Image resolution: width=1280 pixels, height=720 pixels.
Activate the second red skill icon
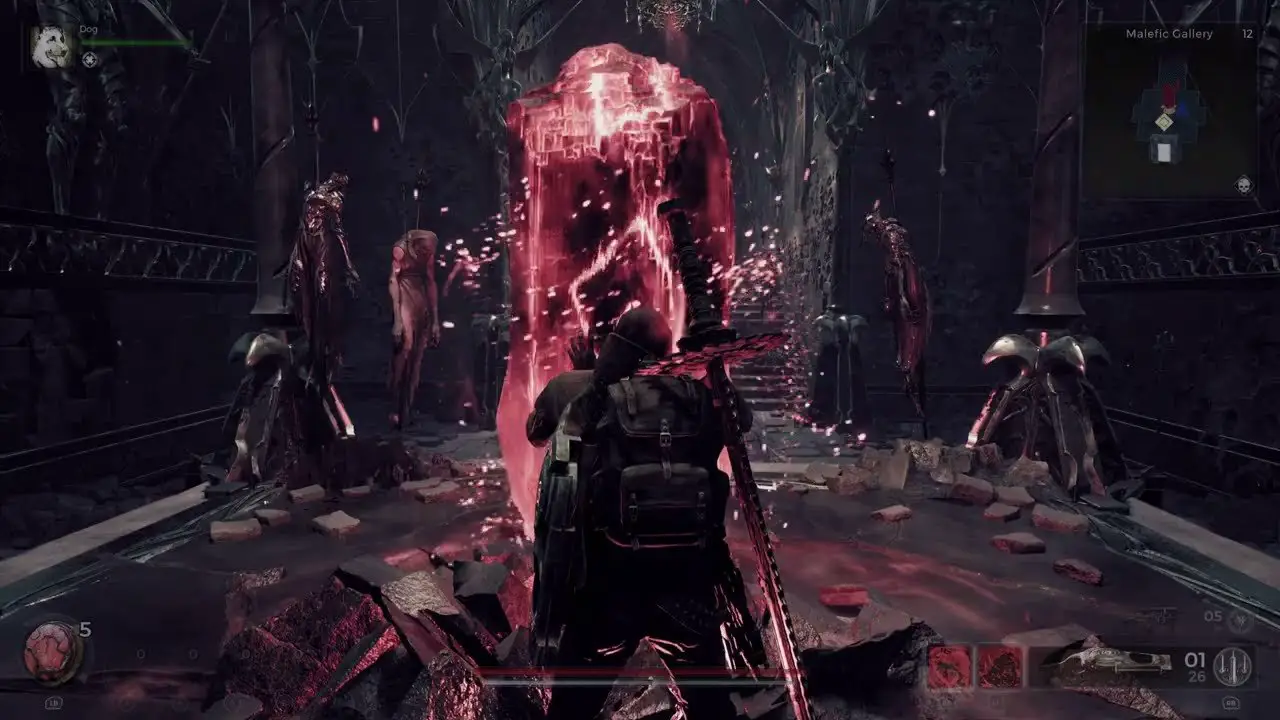[x=999, y=666]
